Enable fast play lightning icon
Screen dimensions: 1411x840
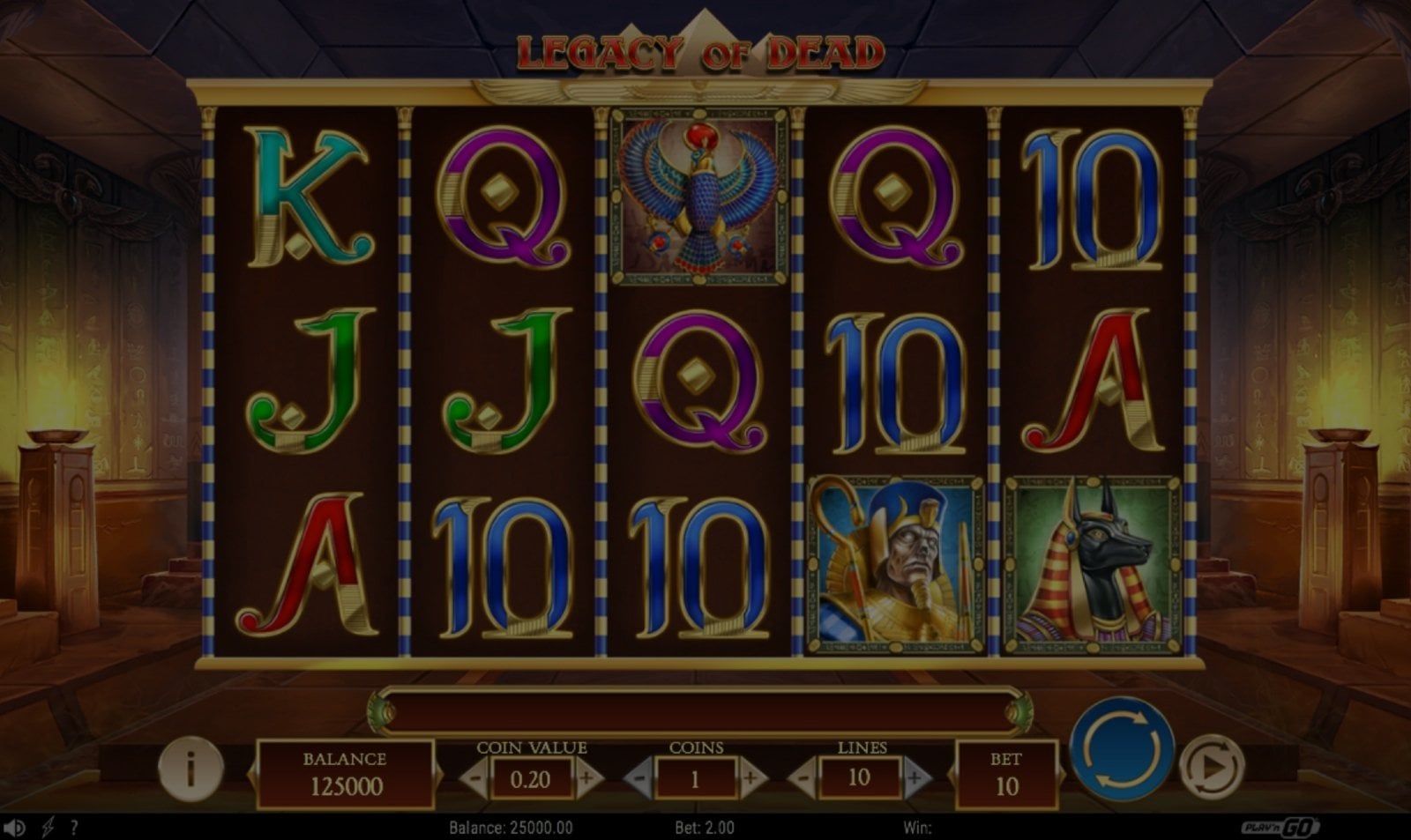(48, 828)
